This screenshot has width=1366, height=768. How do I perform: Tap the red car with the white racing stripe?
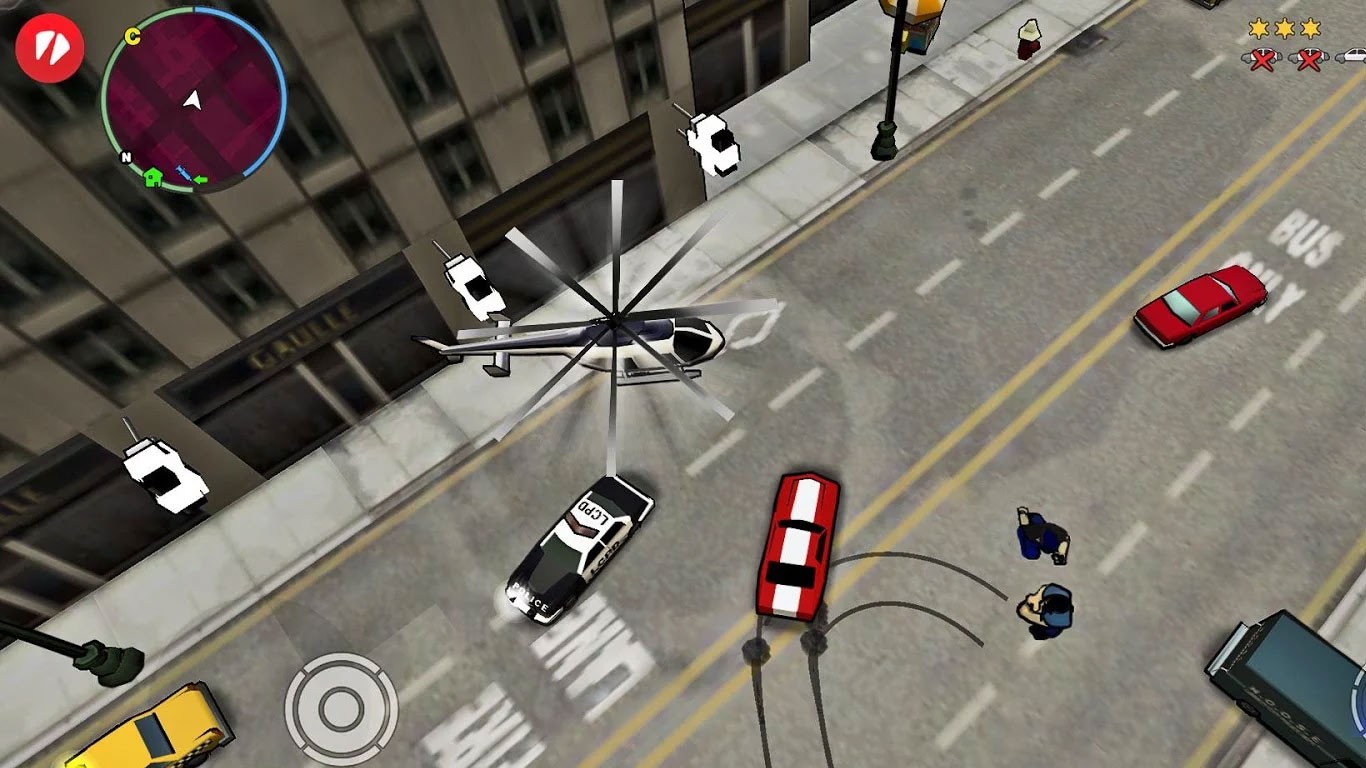point(797,545)
